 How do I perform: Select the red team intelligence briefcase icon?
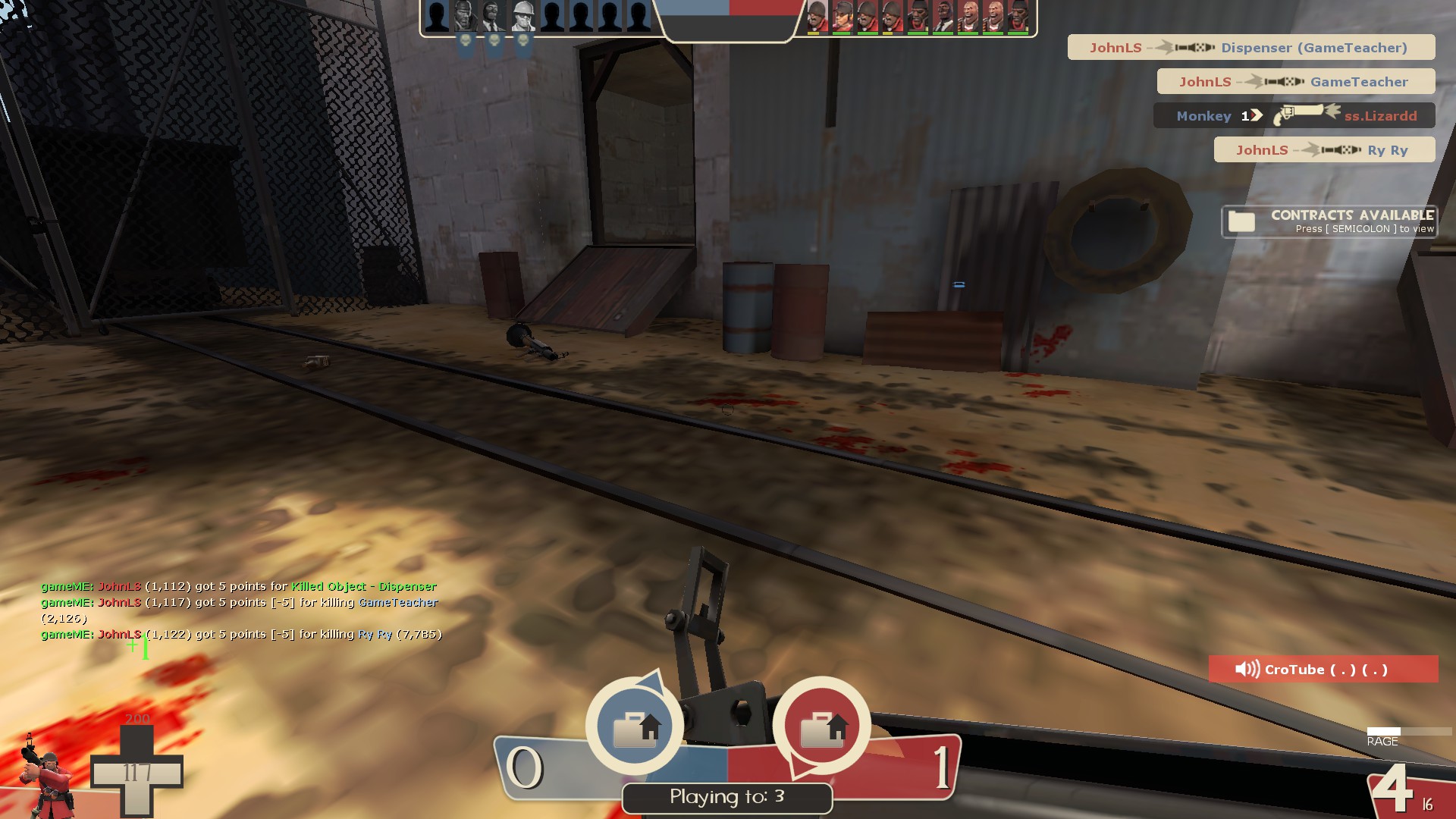coord(822,727)
